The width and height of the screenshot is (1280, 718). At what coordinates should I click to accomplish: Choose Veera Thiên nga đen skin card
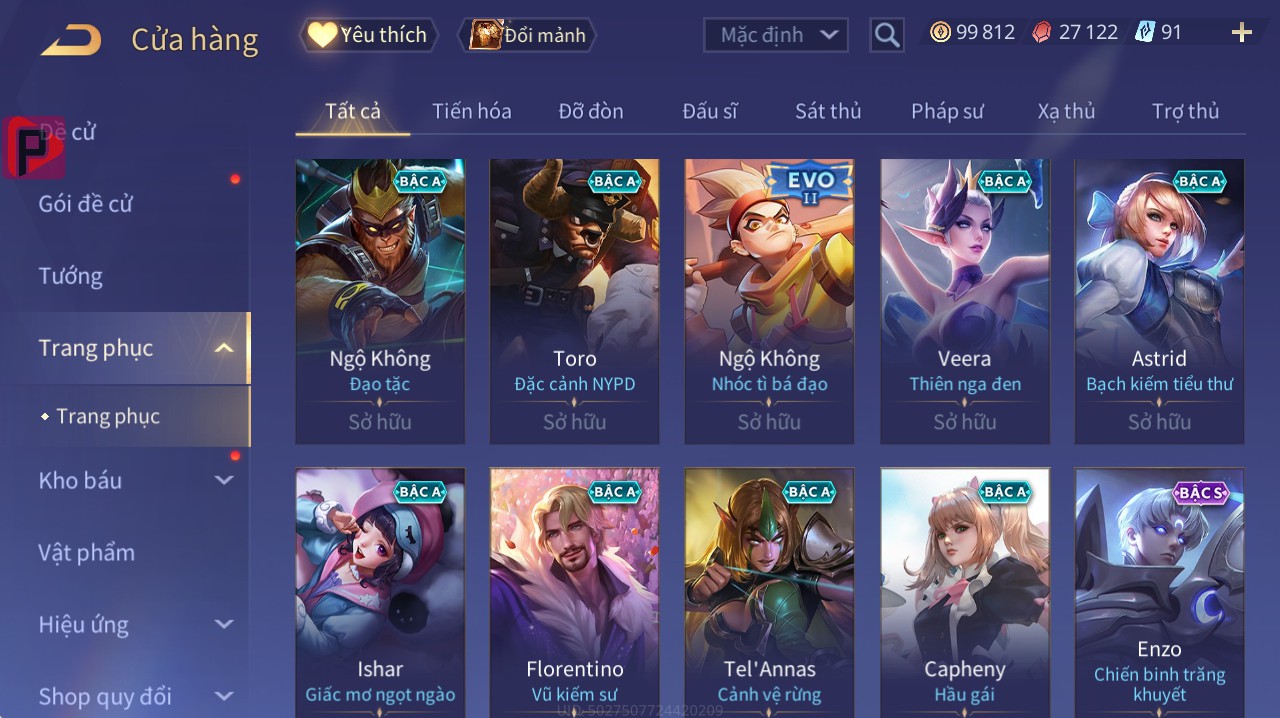pyautogui.click(x=964, y=300)
